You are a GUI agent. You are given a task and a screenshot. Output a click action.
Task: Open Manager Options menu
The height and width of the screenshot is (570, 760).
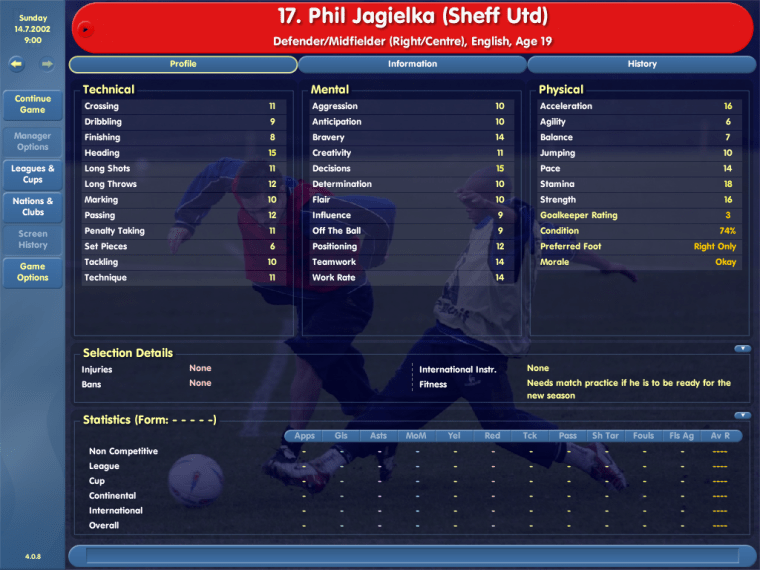[x=33, y=141]
